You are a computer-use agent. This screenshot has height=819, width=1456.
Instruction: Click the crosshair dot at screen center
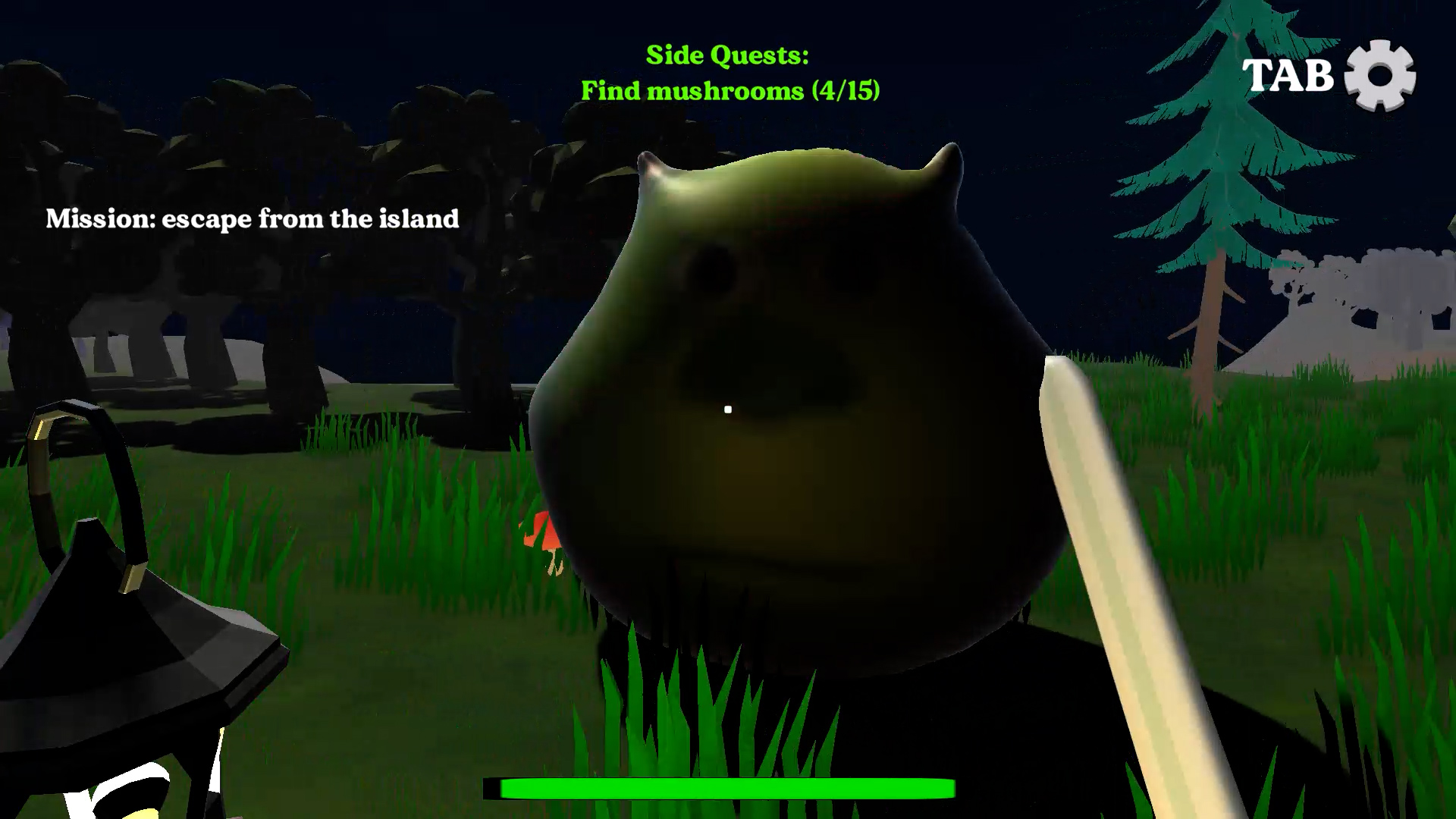click(x=728, y=409)
